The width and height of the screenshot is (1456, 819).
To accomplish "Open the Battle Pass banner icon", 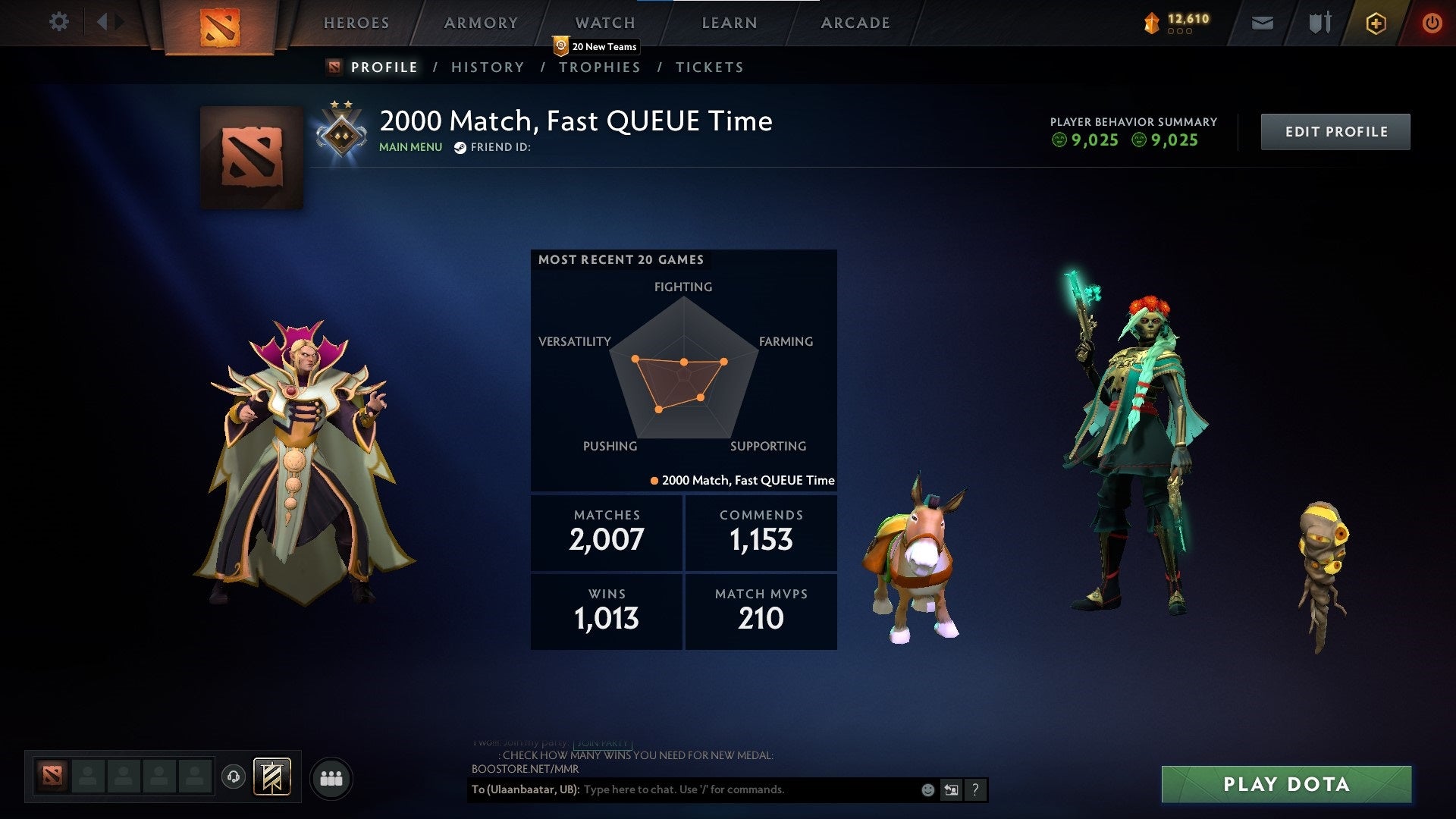I will click(273, 777).
